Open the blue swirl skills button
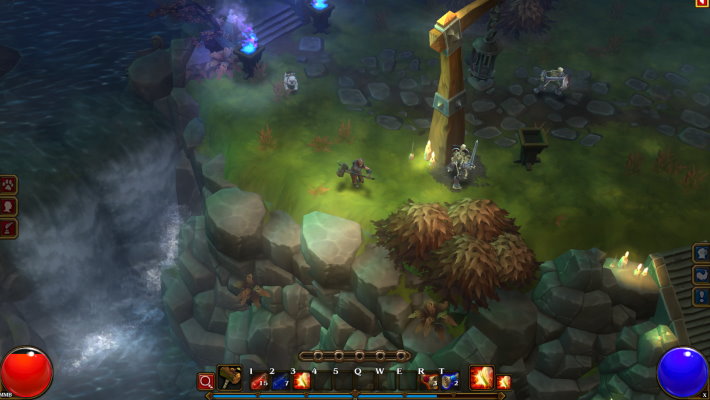Screen dimensions: 710x400 701,275
